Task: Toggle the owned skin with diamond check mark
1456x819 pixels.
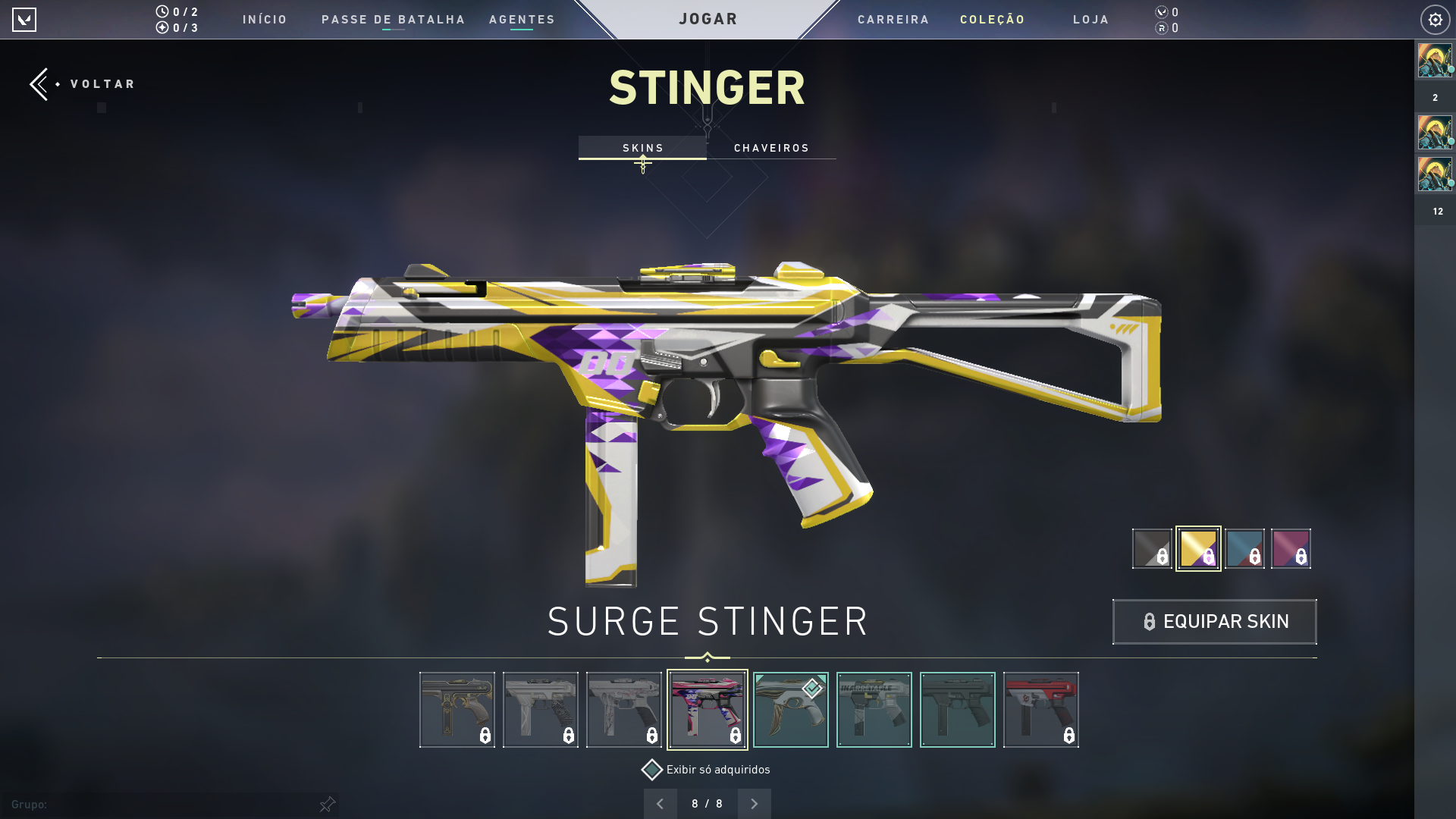Action: point(790,710)
